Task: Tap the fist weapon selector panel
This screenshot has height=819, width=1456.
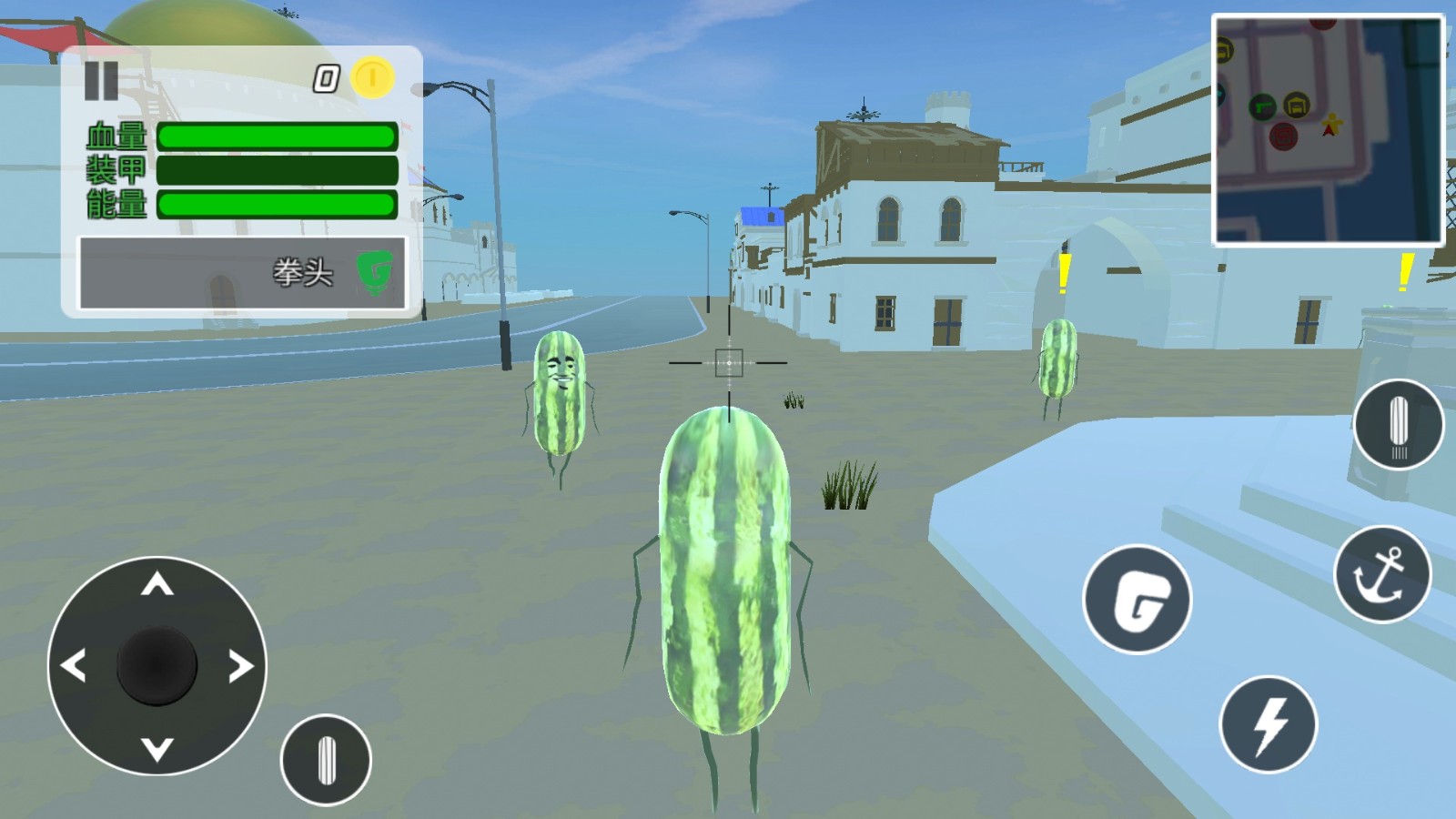Action: (x=243, y=273)
